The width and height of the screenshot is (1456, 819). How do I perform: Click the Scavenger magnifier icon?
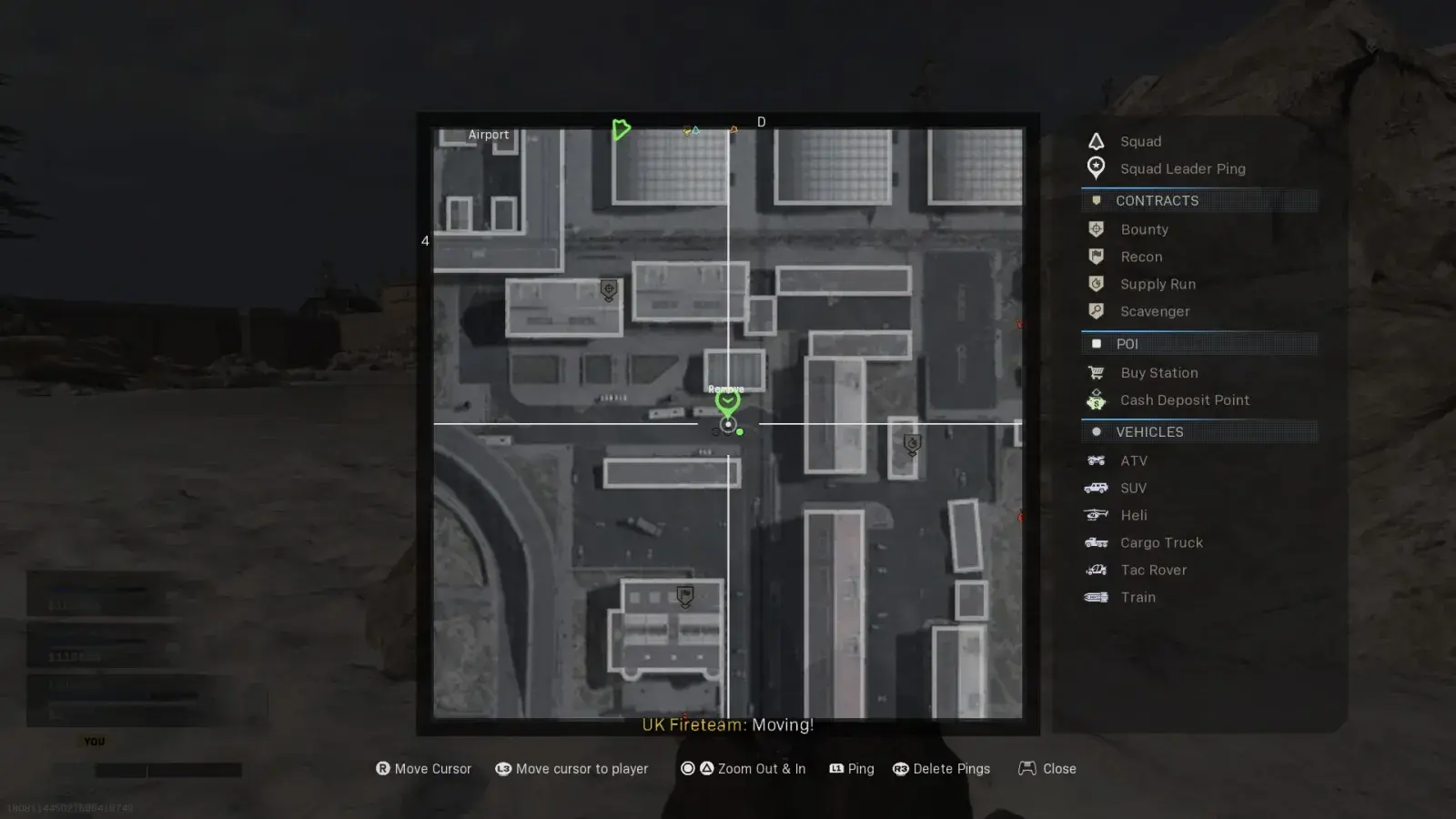(x=1096, y=311)
